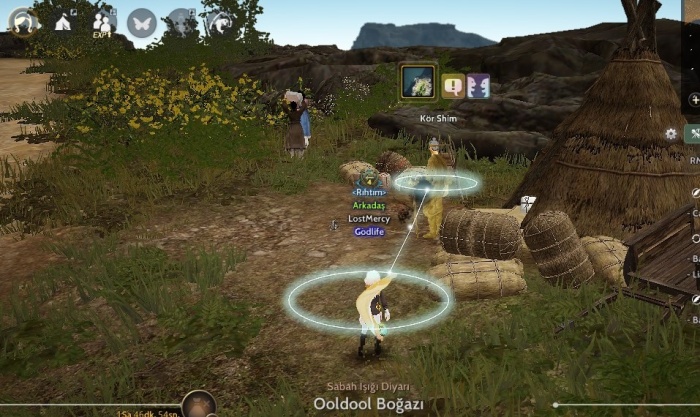The width and height of the screenshot is (700, 417).
Task: Click the purple two-faces icon
Action: coord(478,86)
